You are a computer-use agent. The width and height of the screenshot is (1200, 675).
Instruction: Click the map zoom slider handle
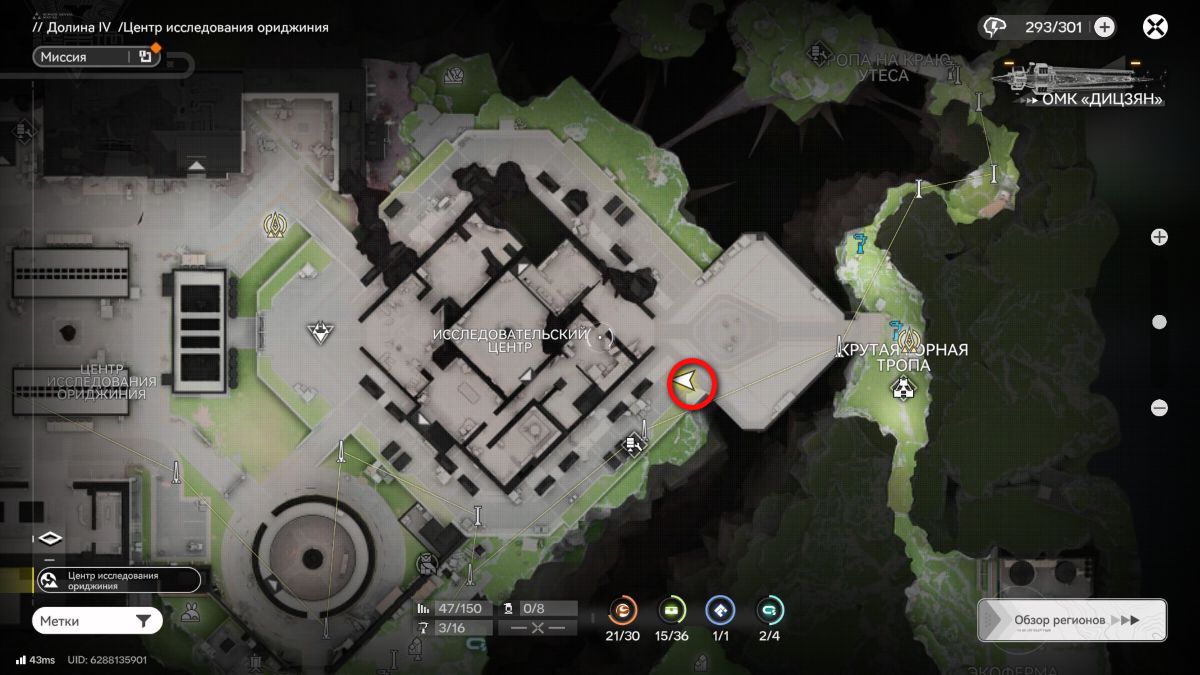point(1159,322)
